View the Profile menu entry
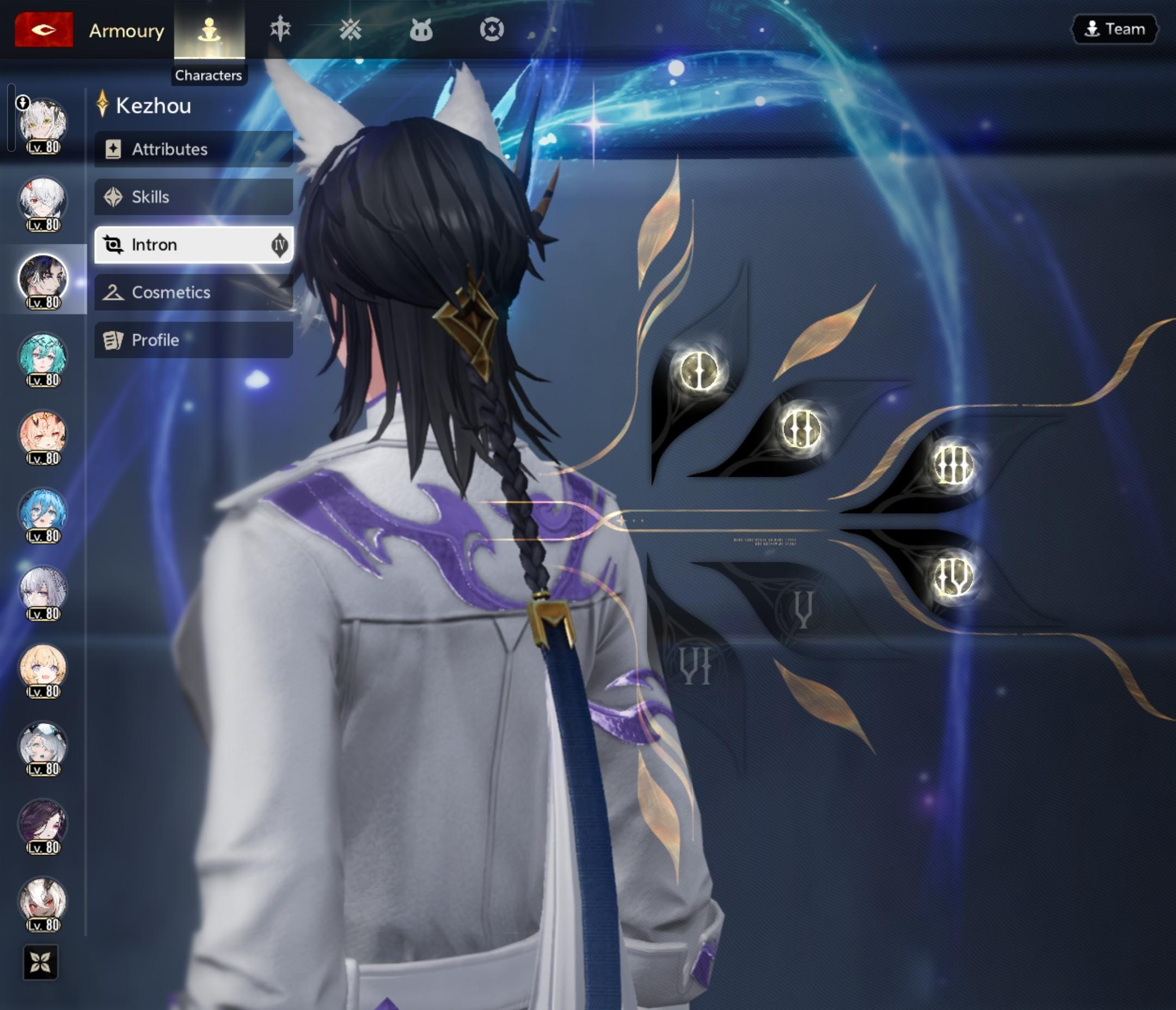 193,340
